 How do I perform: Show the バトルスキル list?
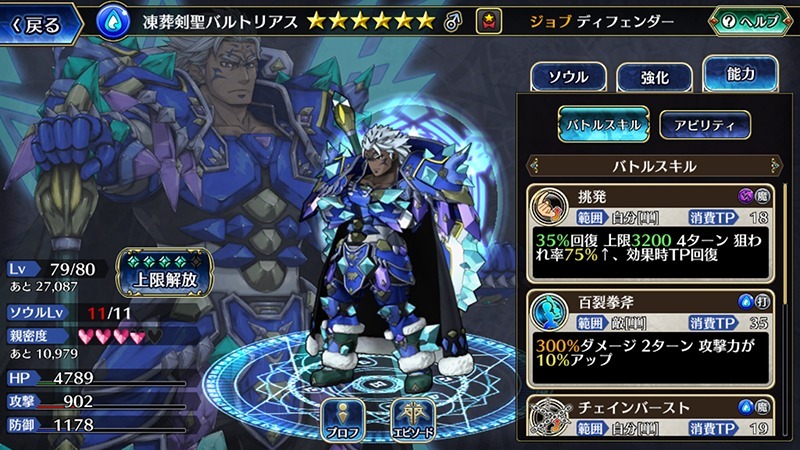pyautogui.click(x=603, y=124)
